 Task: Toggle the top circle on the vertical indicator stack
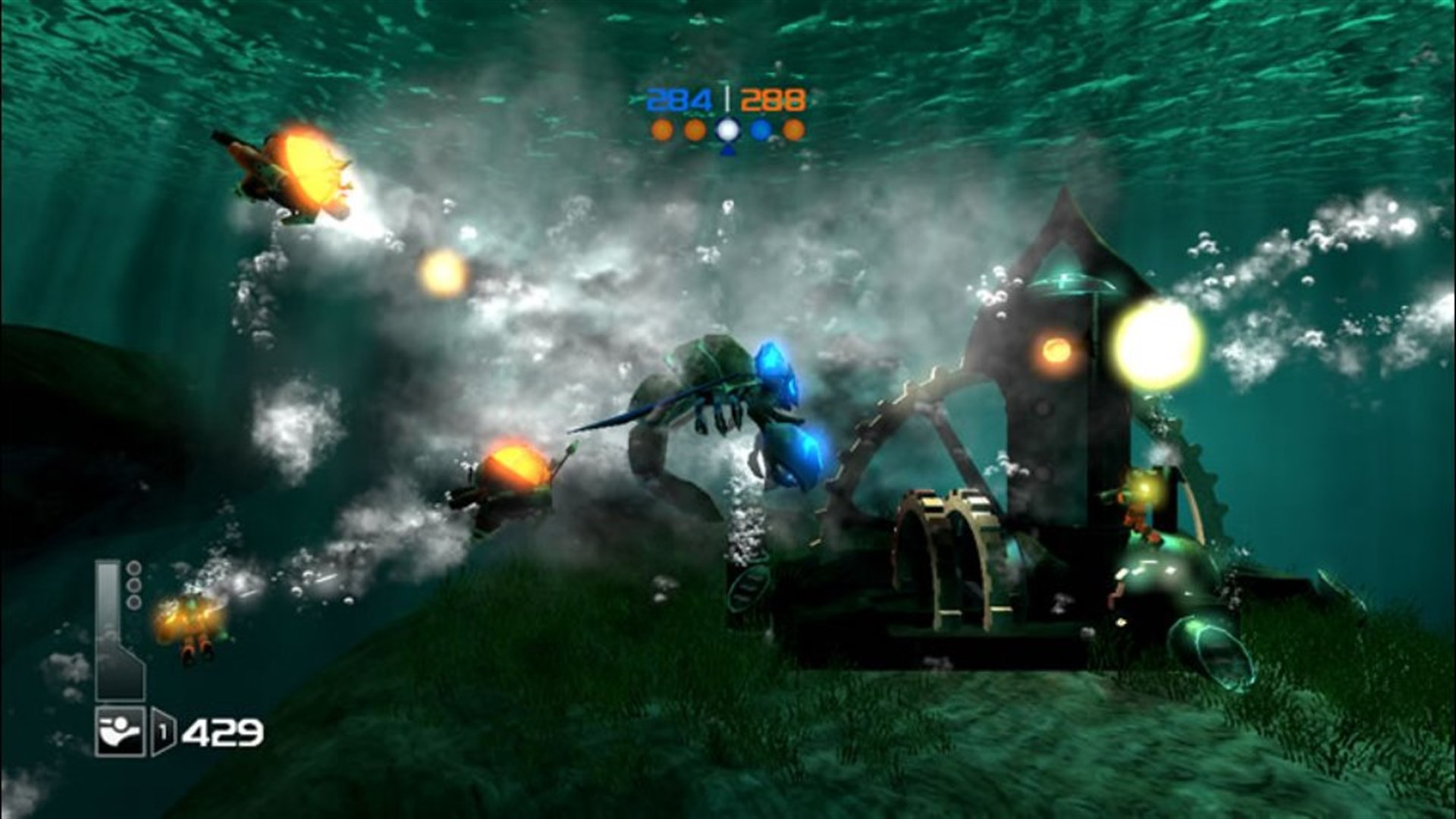click(133, 569)
